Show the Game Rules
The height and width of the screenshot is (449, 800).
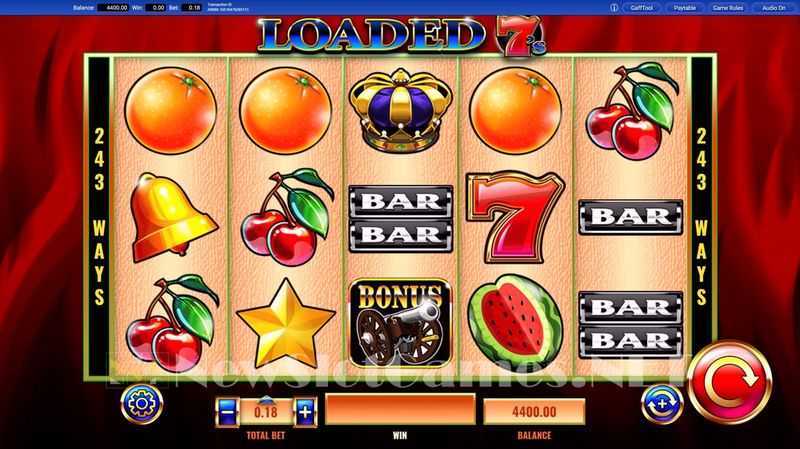click(x=729, y=8)
